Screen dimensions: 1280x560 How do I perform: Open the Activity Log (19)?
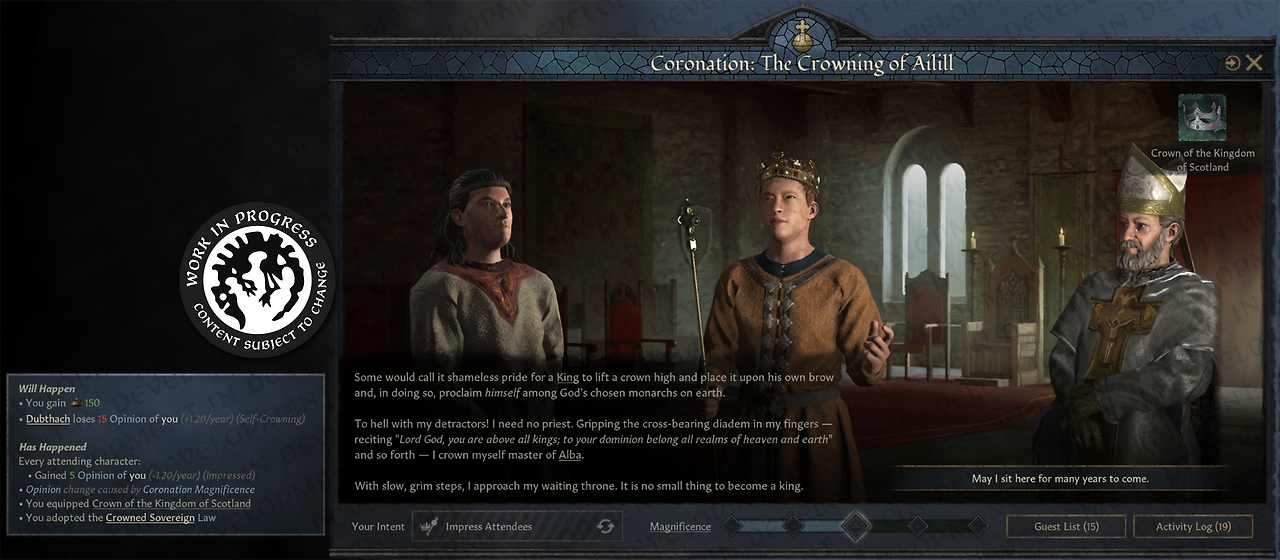[1193, 526]
